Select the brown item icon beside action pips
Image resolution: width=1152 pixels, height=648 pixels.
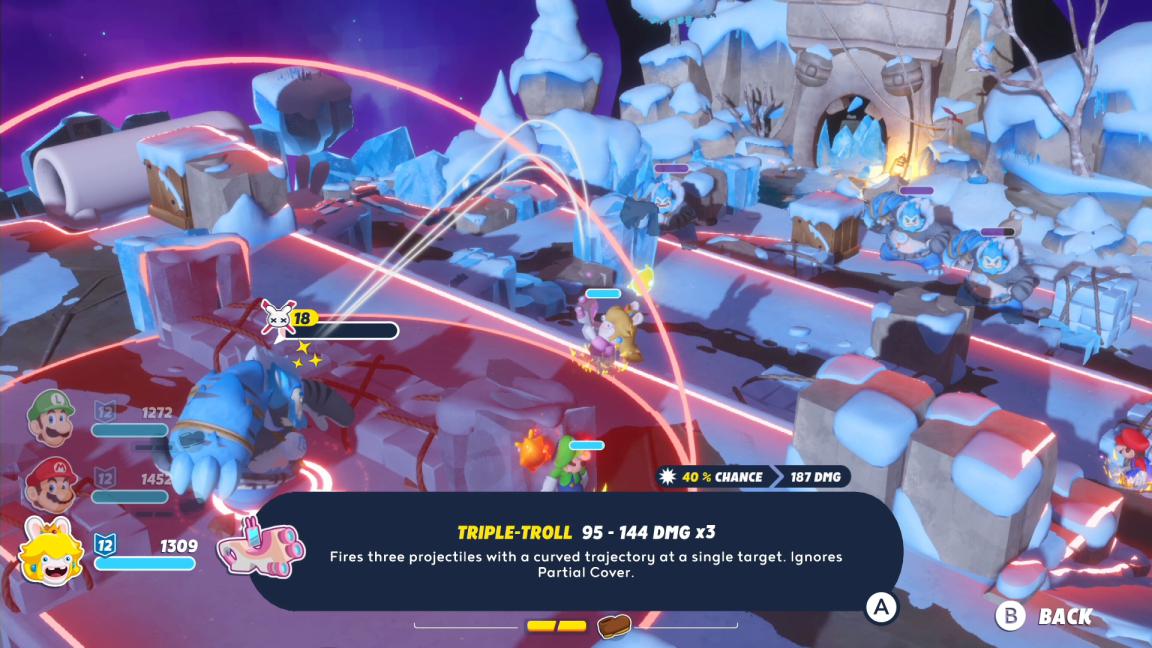pyautogui.click(x=613, y=626)
